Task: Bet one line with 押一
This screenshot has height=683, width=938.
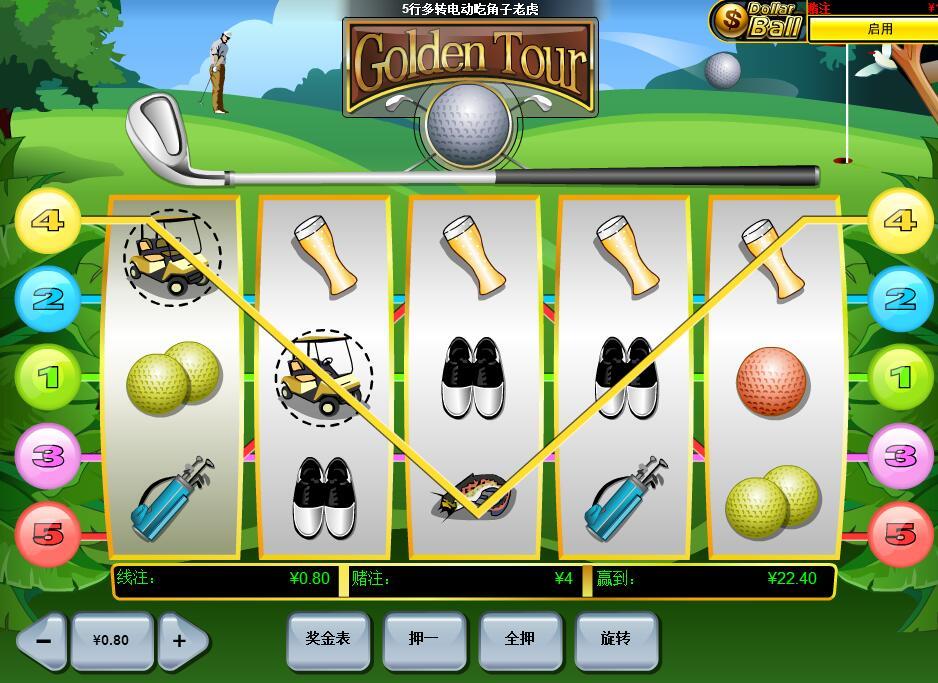Action: (424, 639)
